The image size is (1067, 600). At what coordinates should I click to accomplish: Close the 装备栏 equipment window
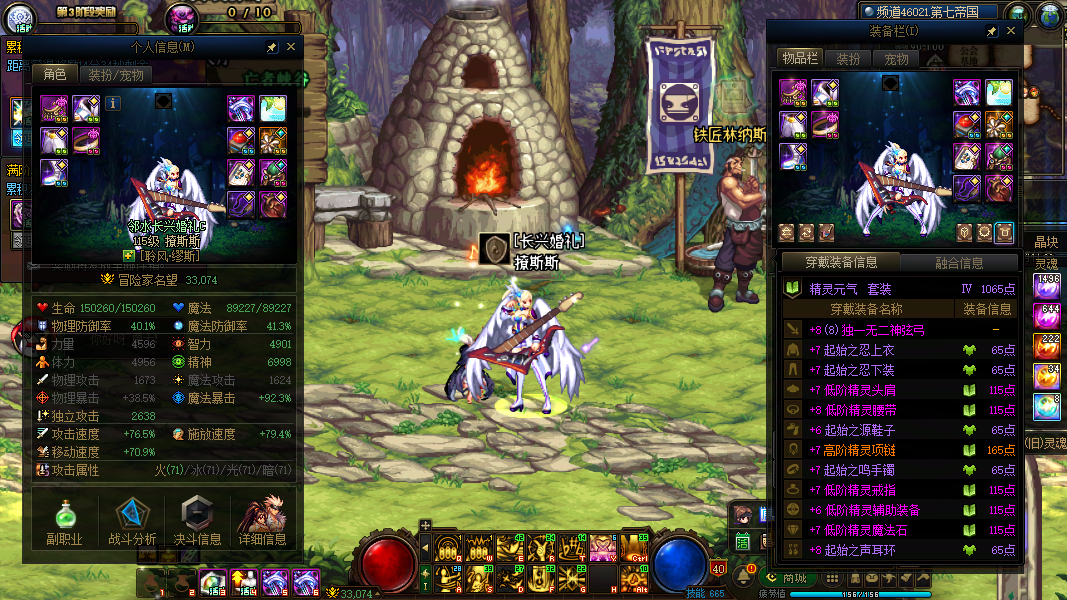(1010, 31)
